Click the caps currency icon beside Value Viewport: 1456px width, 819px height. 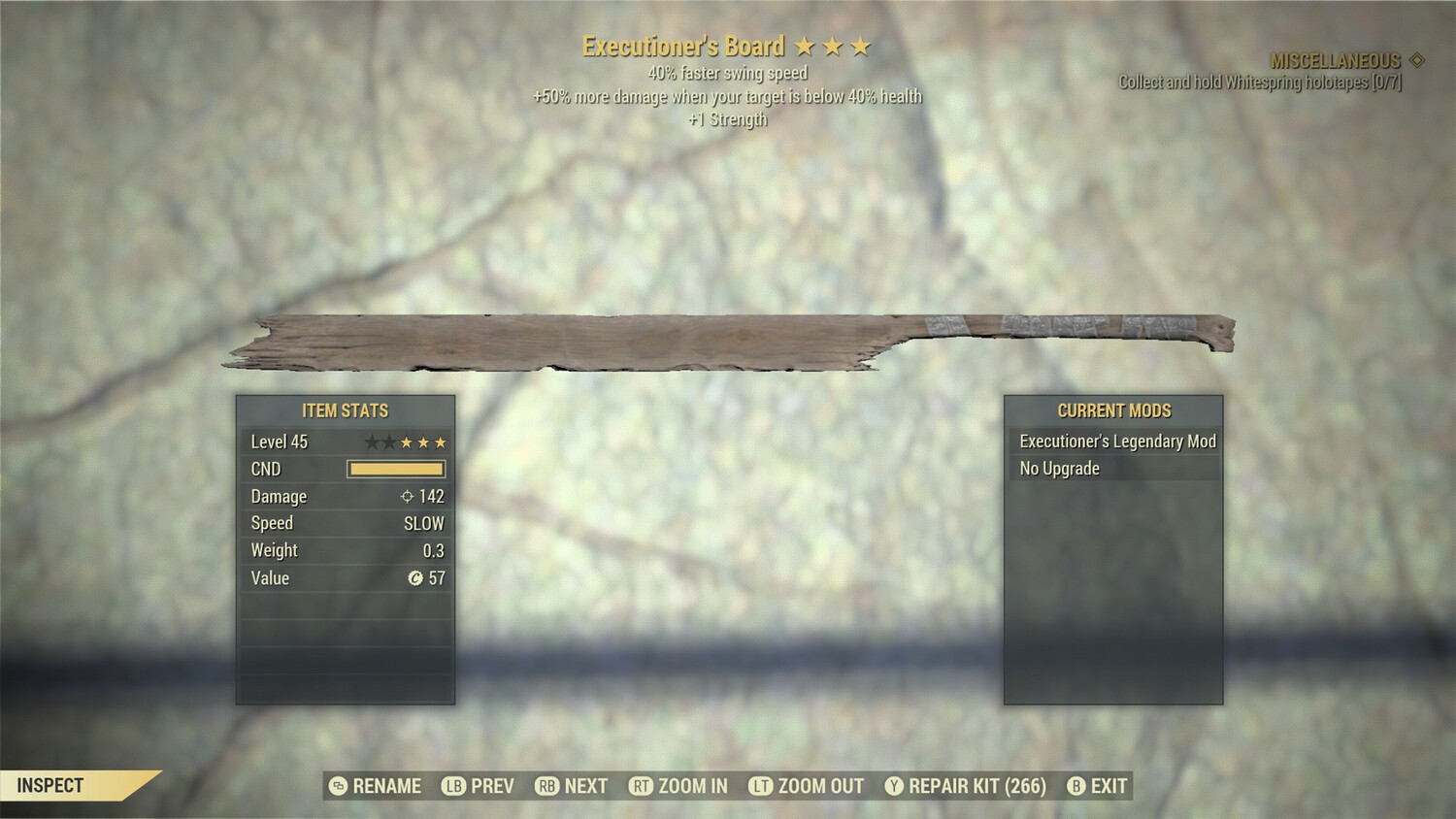[418, 577]
